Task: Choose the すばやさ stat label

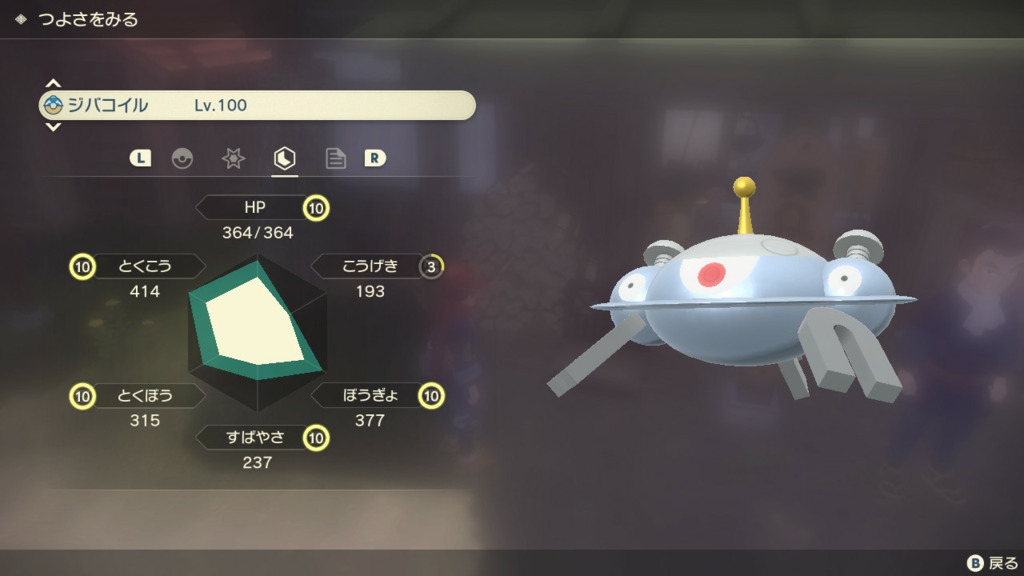Action: click(x=254, y=437)
